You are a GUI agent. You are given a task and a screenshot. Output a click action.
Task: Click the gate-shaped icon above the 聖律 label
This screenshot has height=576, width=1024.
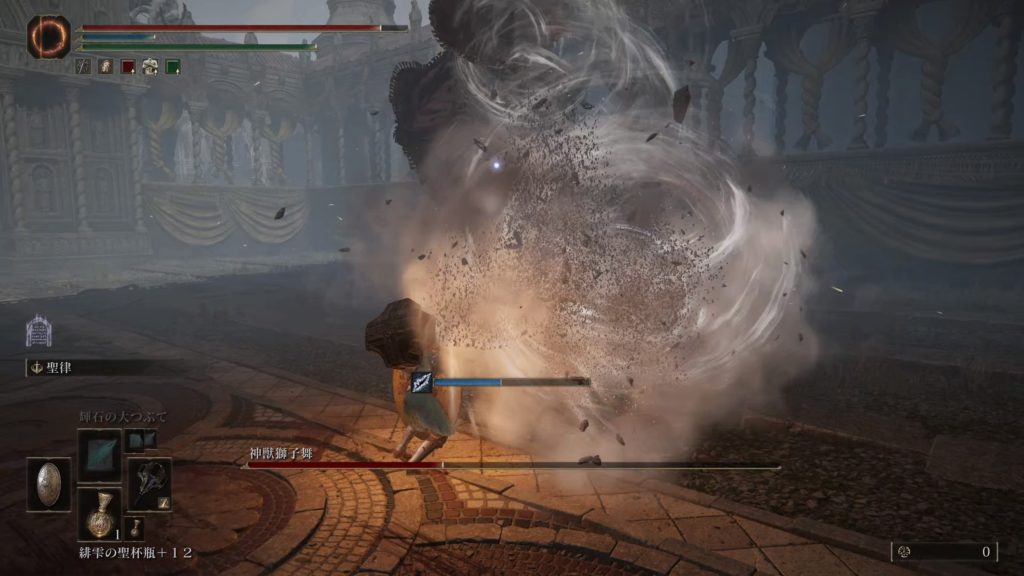pyautogui.click(x=38, y=331)
